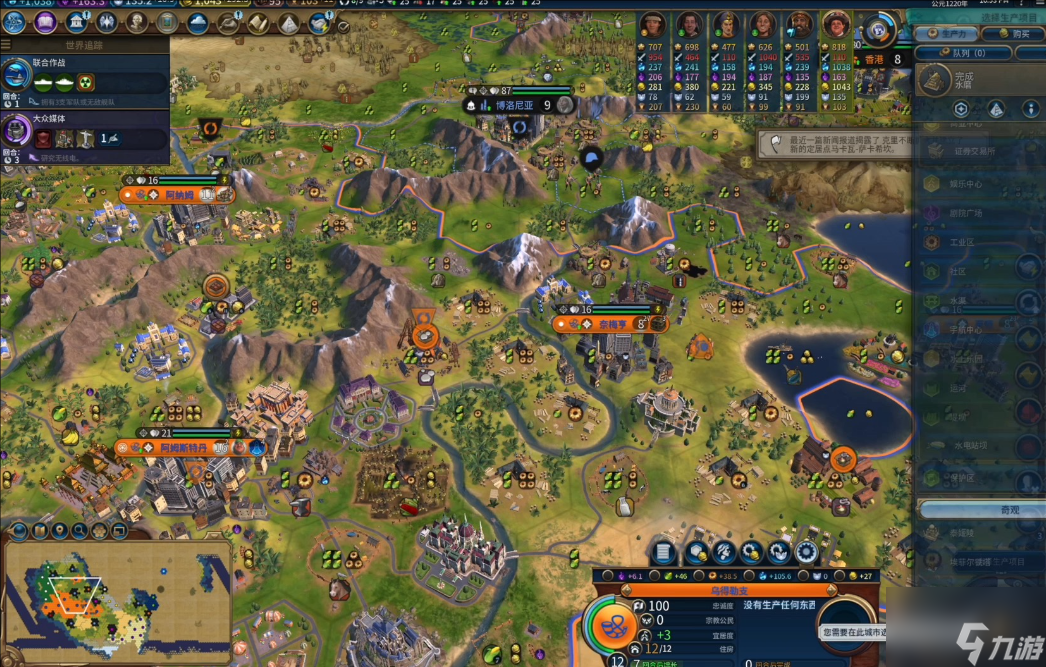
Task: Select 剧院广场 district in production list
Action: [966, 213]
